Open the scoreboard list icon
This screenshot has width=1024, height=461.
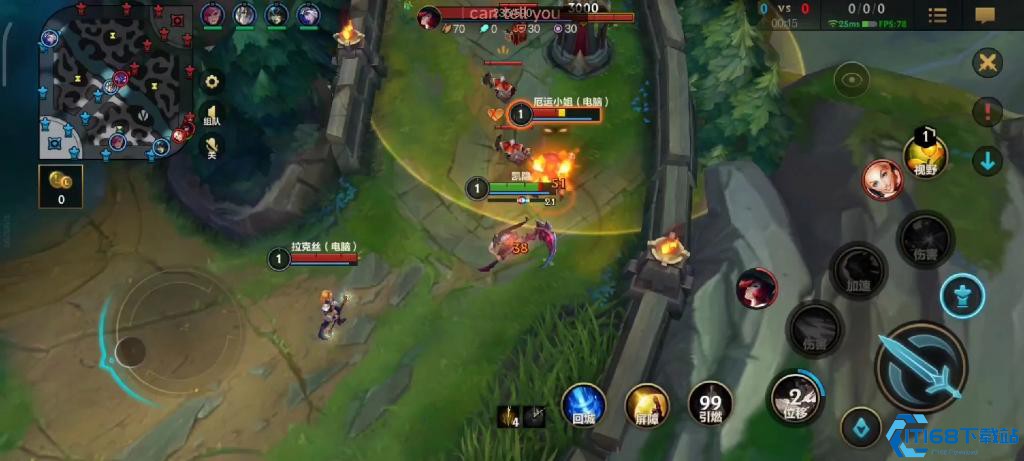click(937, 15)
